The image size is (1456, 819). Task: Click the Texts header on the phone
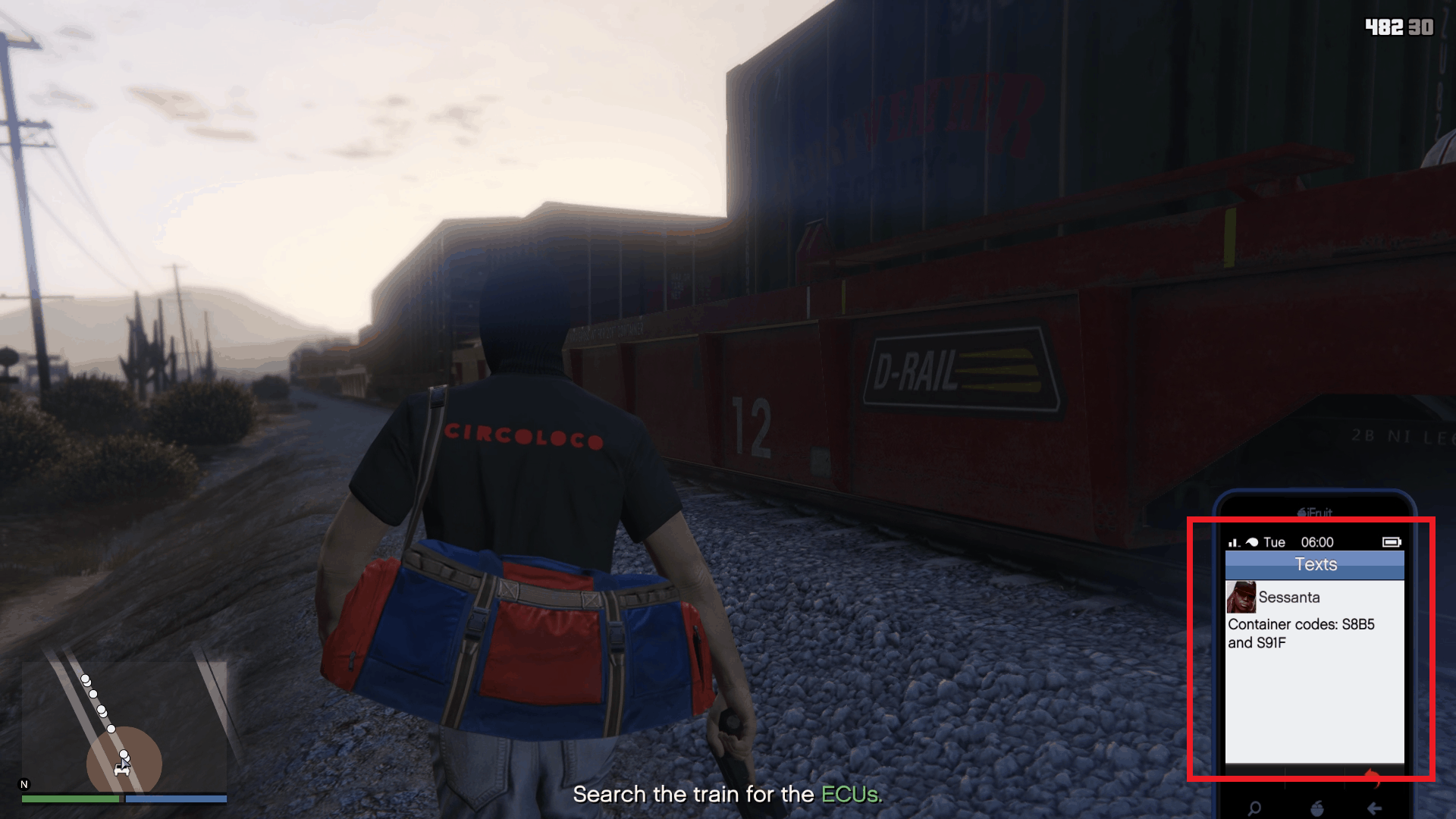[1316, 564]
